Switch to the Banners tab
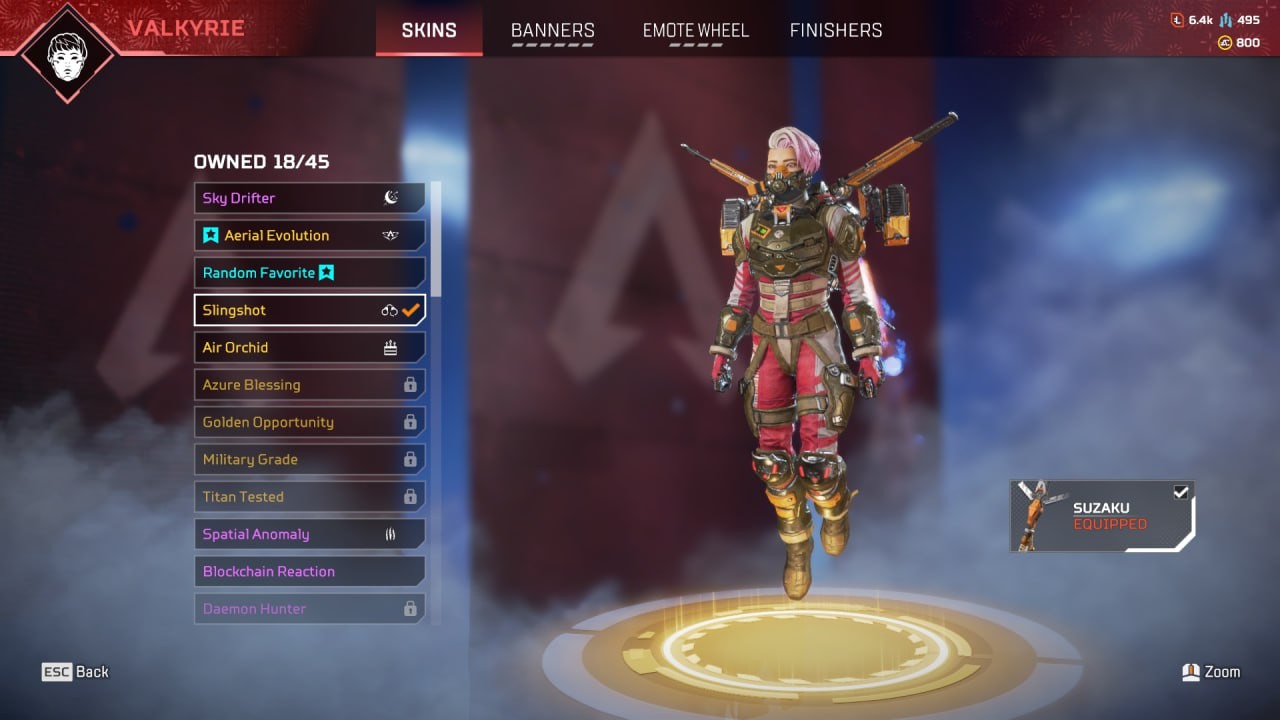The width and height of the screenshot is (1280, 720). pos(552,30)
